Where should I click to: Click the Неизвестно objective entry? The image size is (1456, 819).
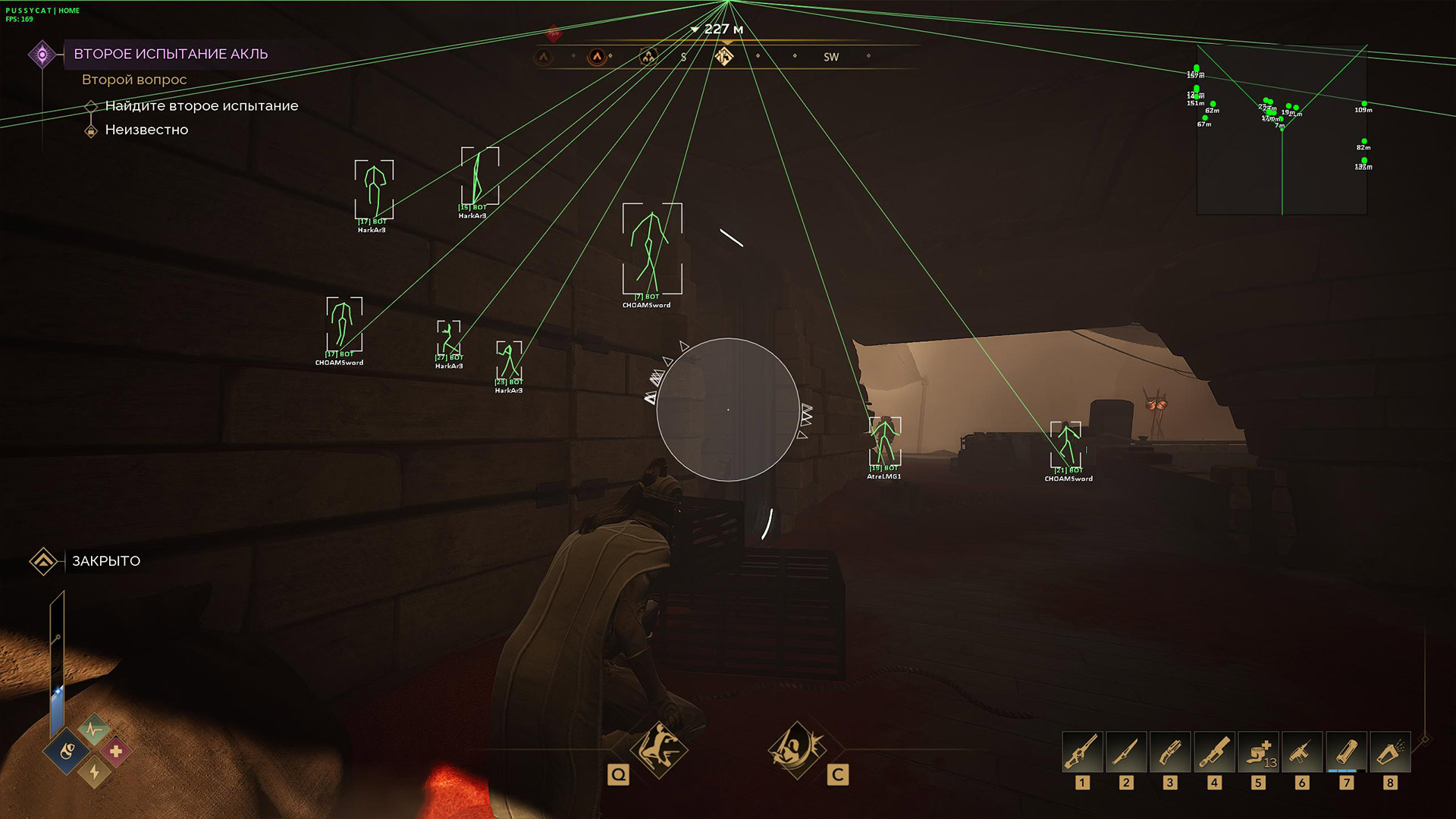[x=146, y=130]
